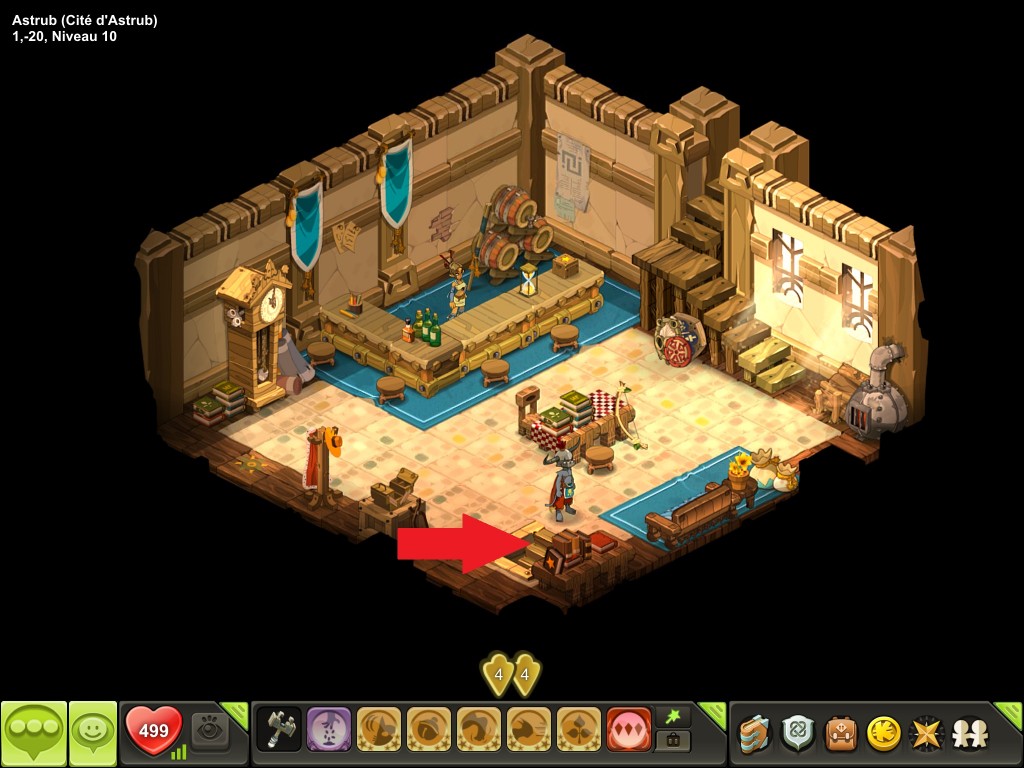
Task: Open the gold kama coin marketplace
Action: point(884,734)
